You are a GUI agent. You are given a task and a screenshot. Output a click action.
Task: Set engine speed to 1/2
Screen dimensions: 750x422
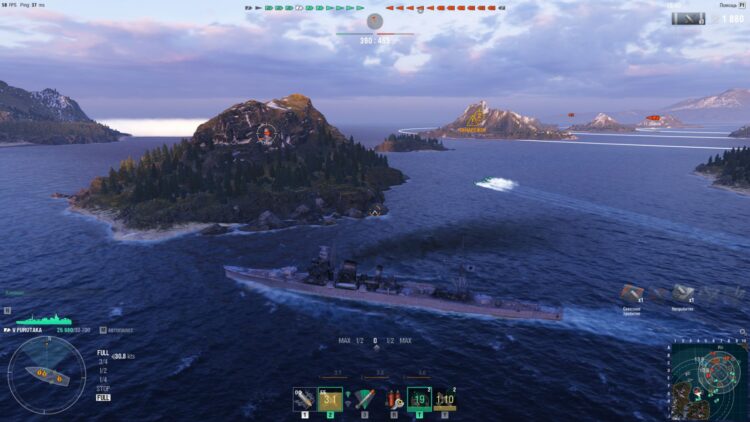pyautogui.click(x=102, y=370)
